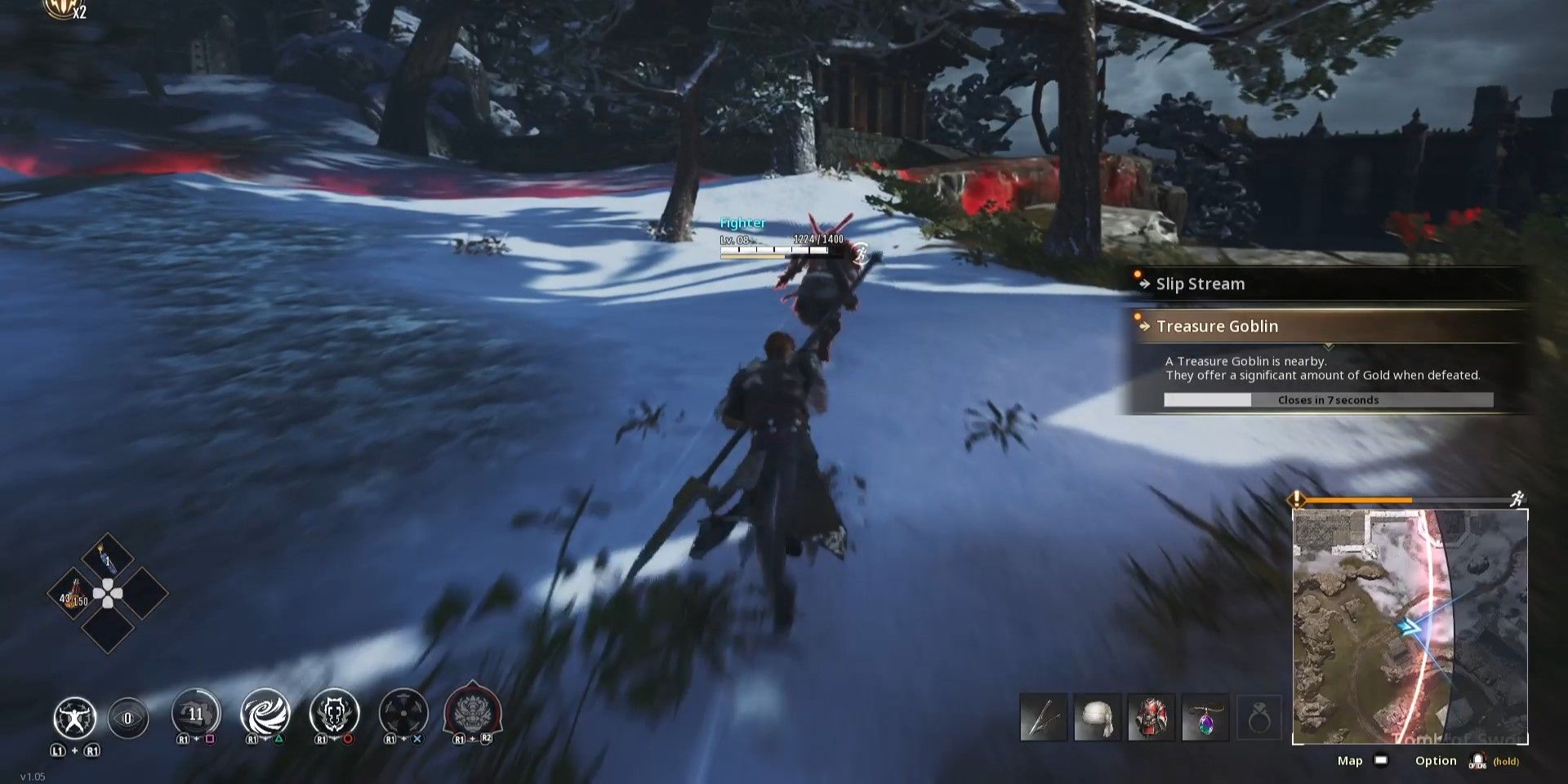Click the spread-arms dodge skill bound to L1+R1
This screenshot has height=784, width=1568.
[x=75, y=717]
